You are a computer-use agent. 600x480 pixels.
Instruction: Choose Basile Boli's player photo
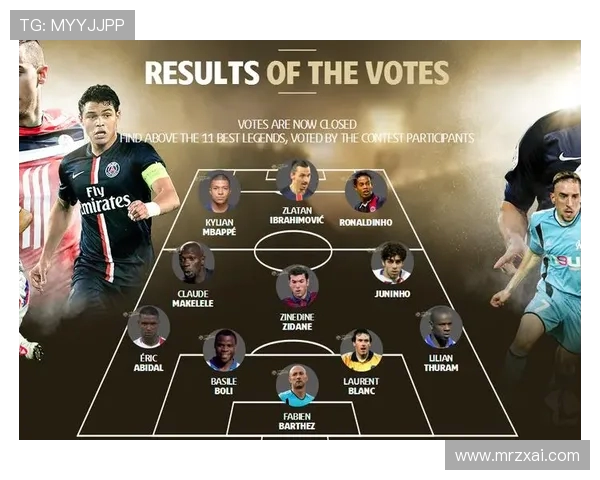pos(224,350)
